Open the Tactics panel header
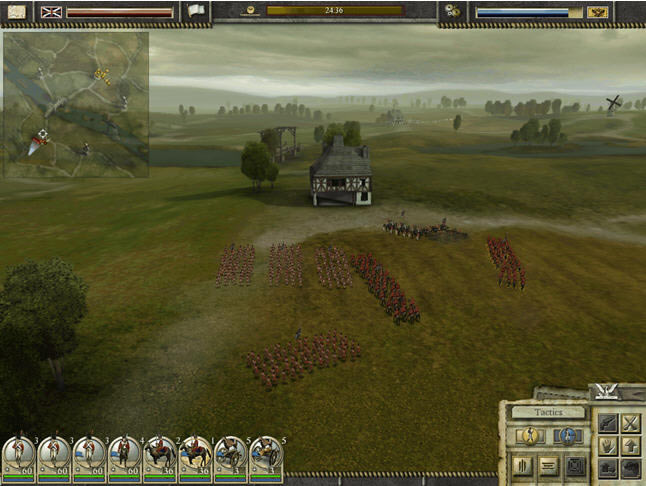The width and height of the screenshot is (646, 486). [547, 412]
